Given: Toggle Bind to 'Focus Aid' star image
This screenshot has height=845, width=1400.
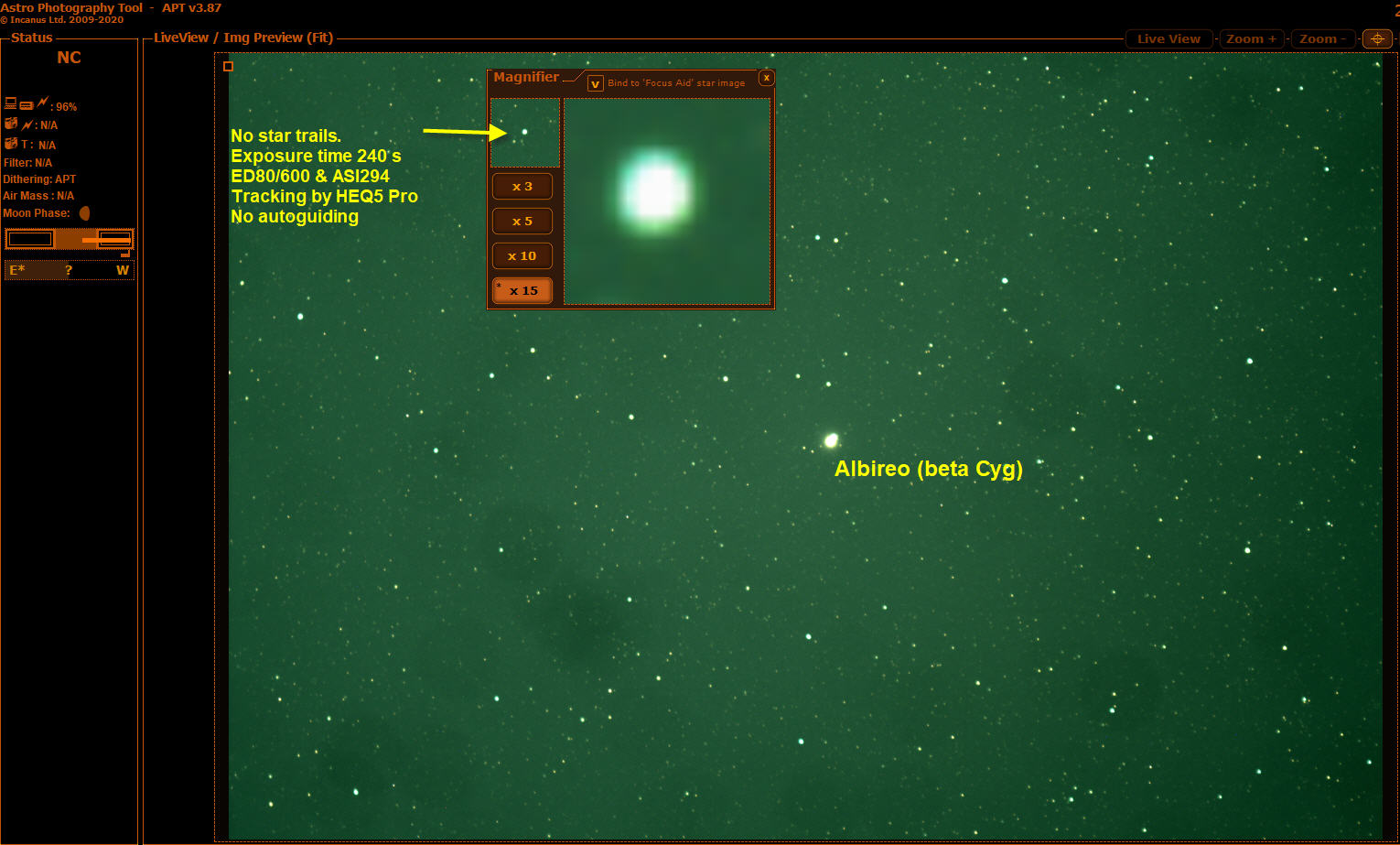Looking at the screenshot, I should pyautogui.click(x=596, y=83).
